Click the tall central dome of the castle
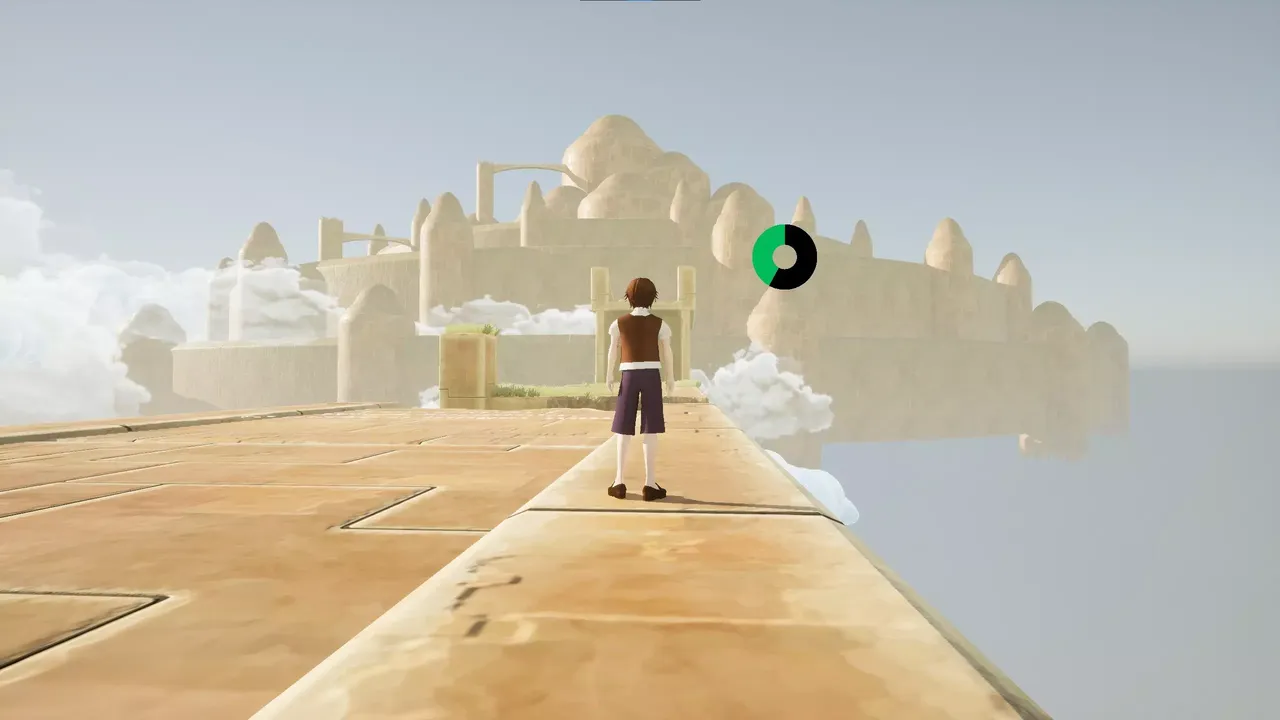 pos(610,150)
